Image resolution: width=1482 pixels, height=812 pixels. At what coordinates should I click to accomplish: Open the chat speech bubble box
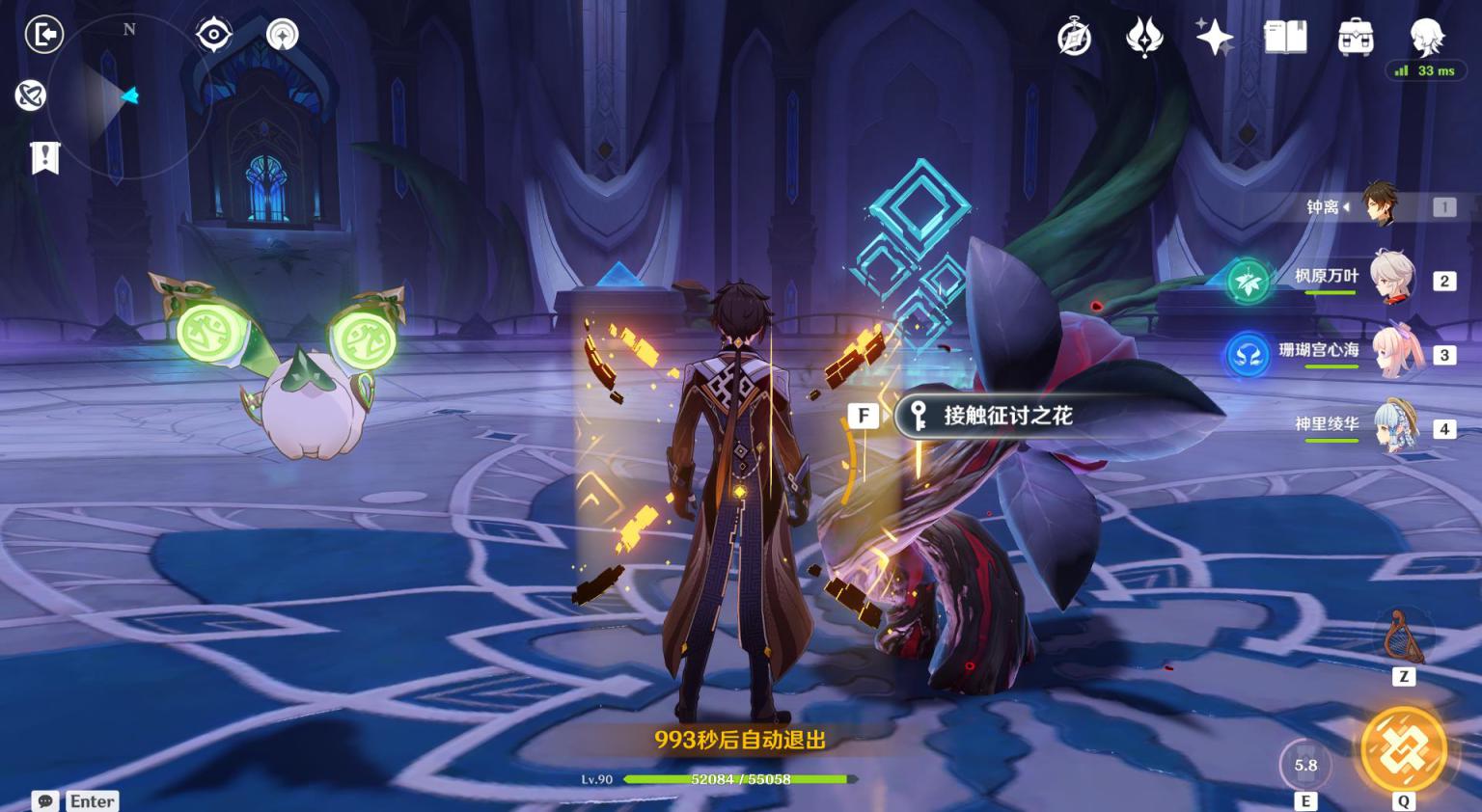tap(45, 801)
